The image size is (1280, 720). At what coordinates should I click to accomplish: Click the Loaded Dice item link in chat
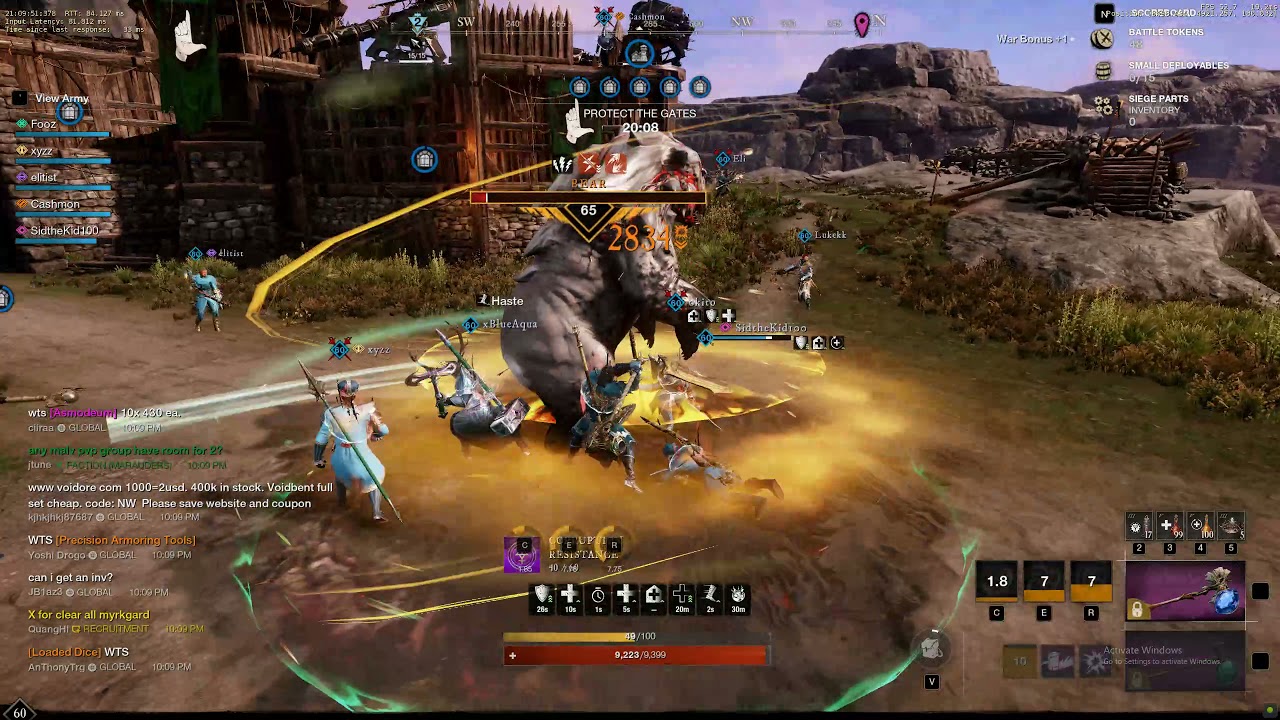64,652
